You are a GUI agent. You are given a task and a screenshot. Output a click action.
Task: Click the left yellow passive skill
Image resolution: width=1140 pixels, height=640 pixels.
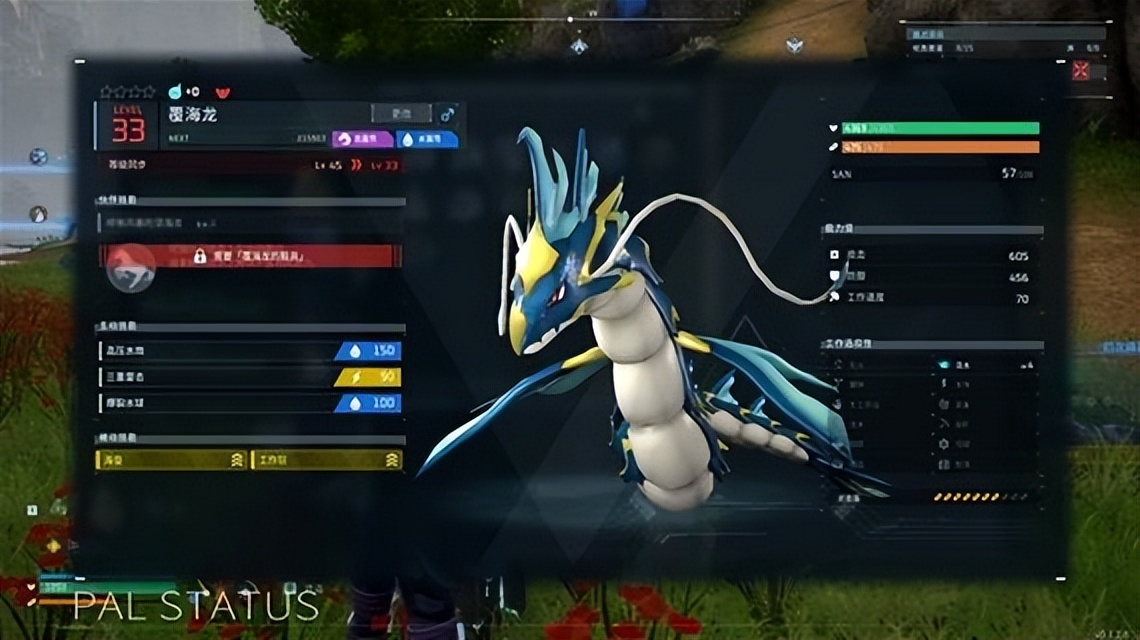(171, 460)
